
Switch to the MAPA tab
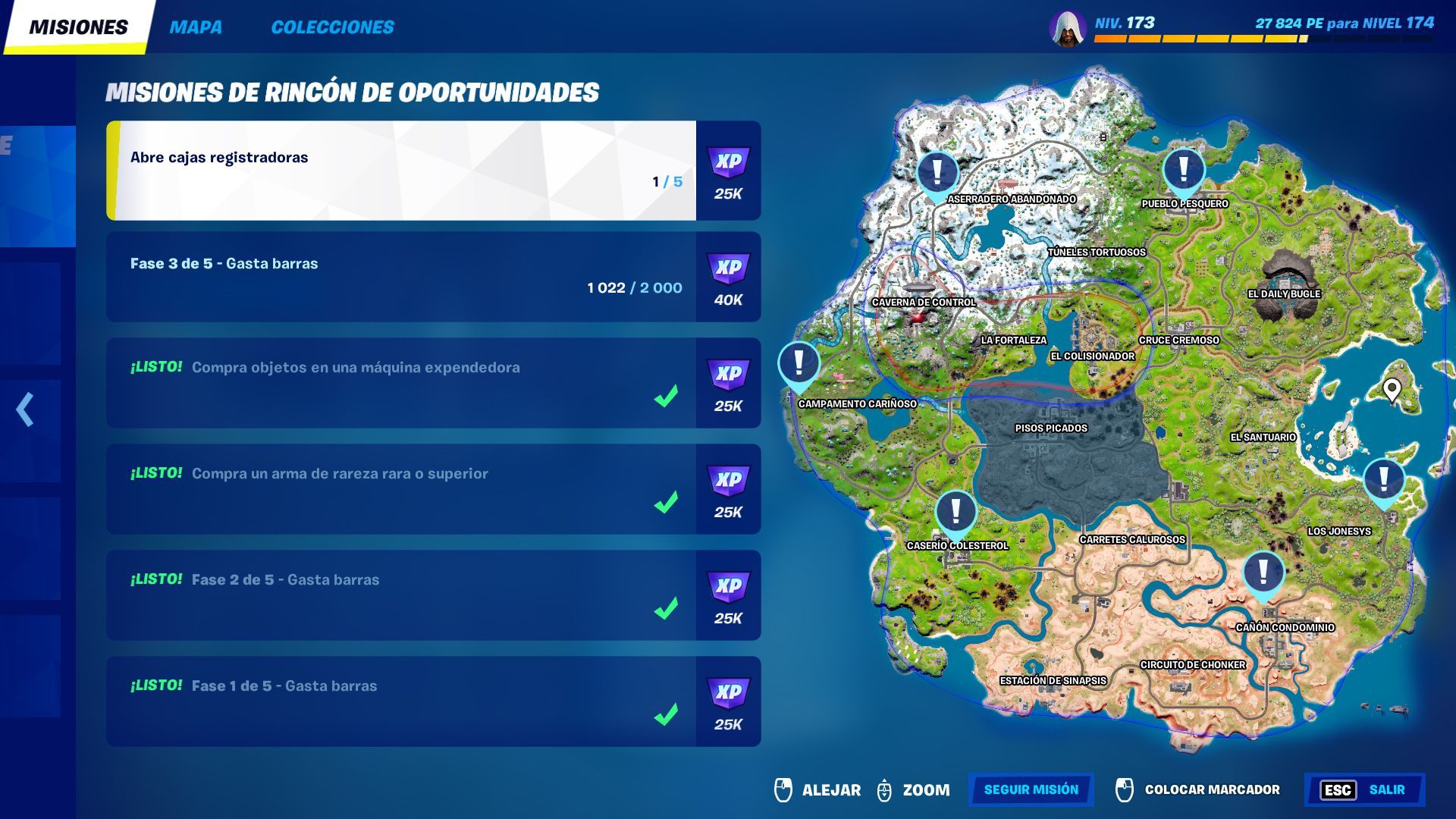tap(196, 27)
